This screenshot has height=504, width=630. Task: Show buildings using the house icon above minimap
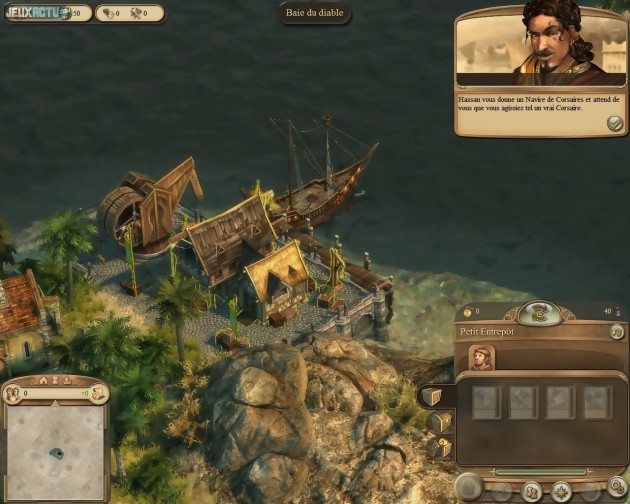pyautogui.click(x=43, y=380)
